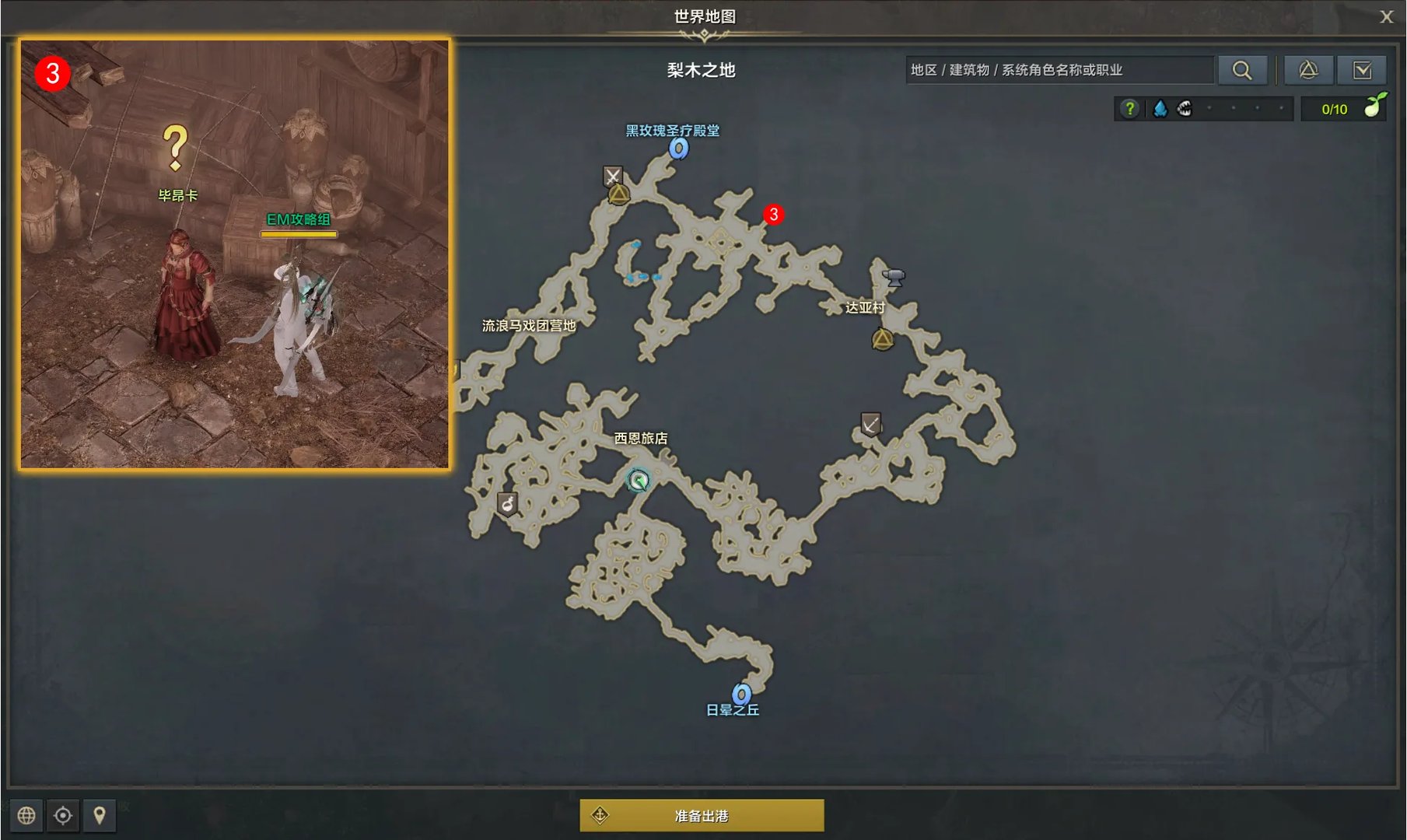Click the 0/10 mokoko seed counter
Screen dimensions: 1407x840
tap(1335, 109)
